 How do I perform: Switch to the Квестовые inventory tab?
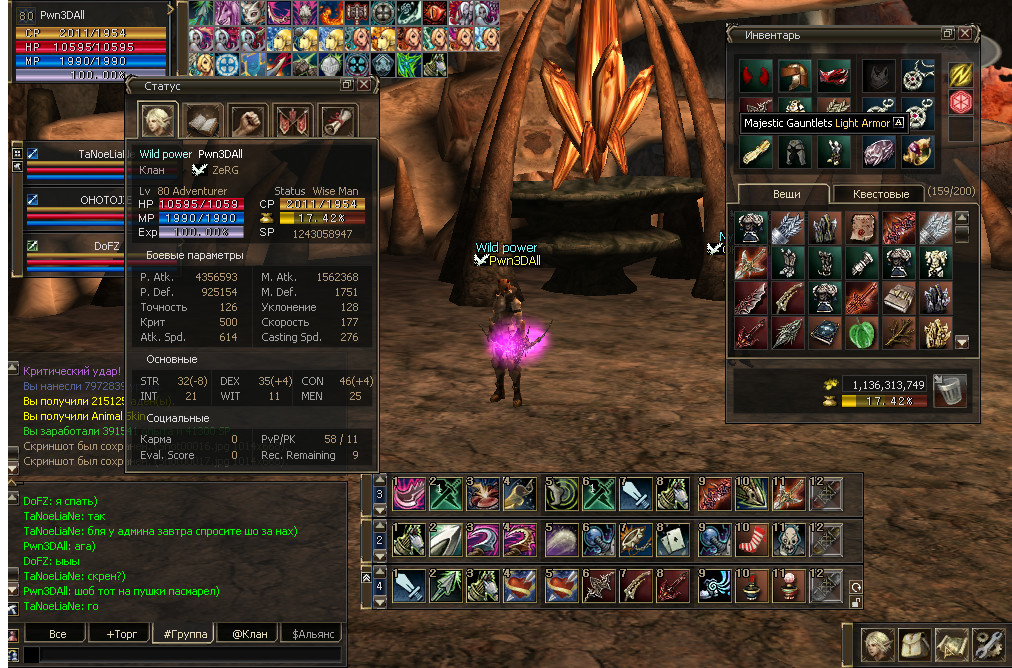pos(881,194)
